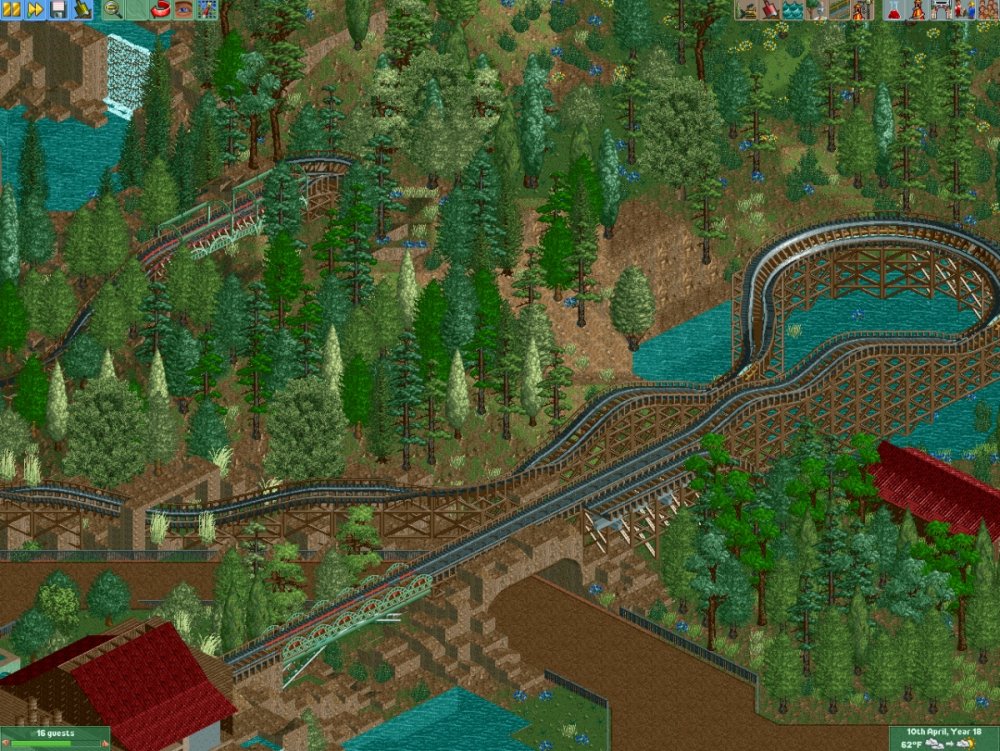This screenshot has width=1000, height=751.
Task: Click the golden shovel toolbar icon
Action: [x=82, y=10]
